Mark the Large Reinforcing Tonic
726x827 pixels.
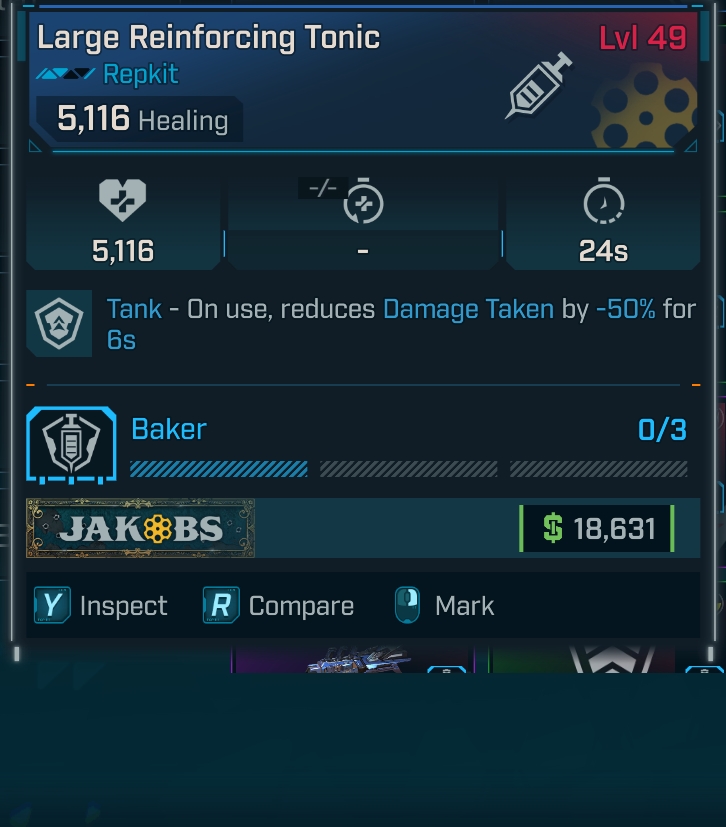pyautogui.click(x=444, y=606)
